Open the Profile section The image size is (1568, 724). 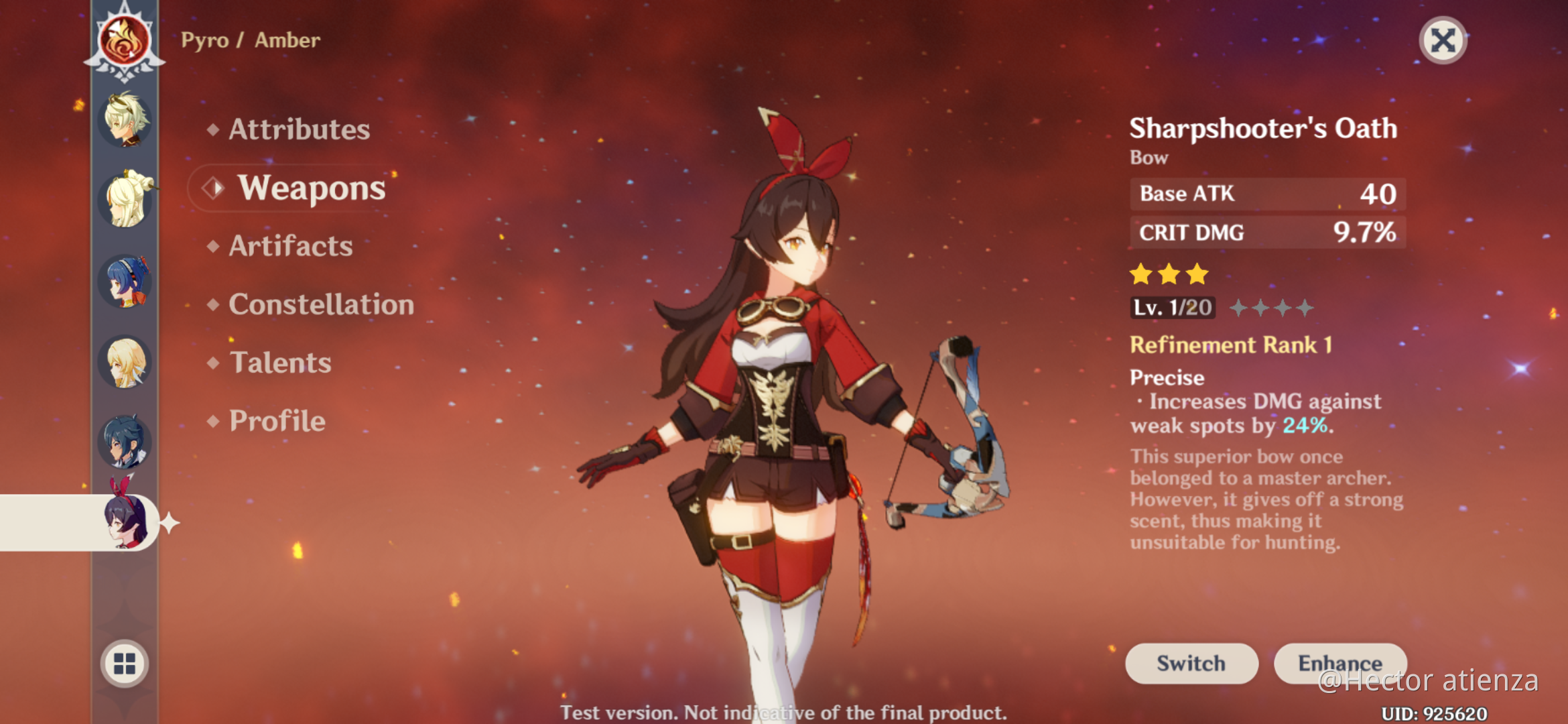(275, 421)
